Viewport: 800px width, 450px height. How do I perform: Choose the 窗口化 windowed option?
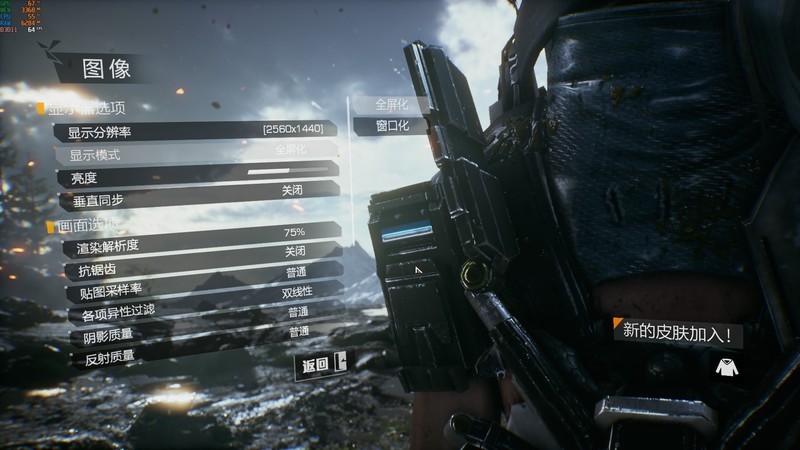391,126
